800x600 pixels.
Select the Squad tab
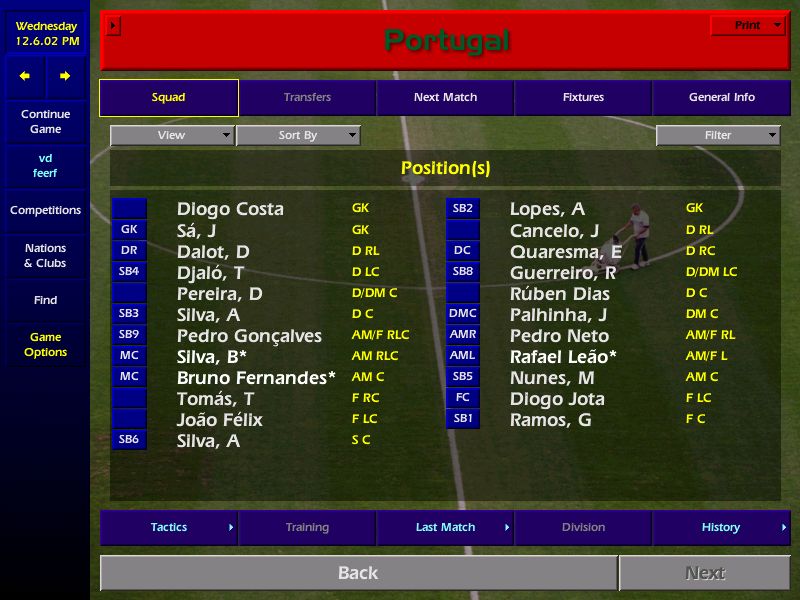coord(169,98)
